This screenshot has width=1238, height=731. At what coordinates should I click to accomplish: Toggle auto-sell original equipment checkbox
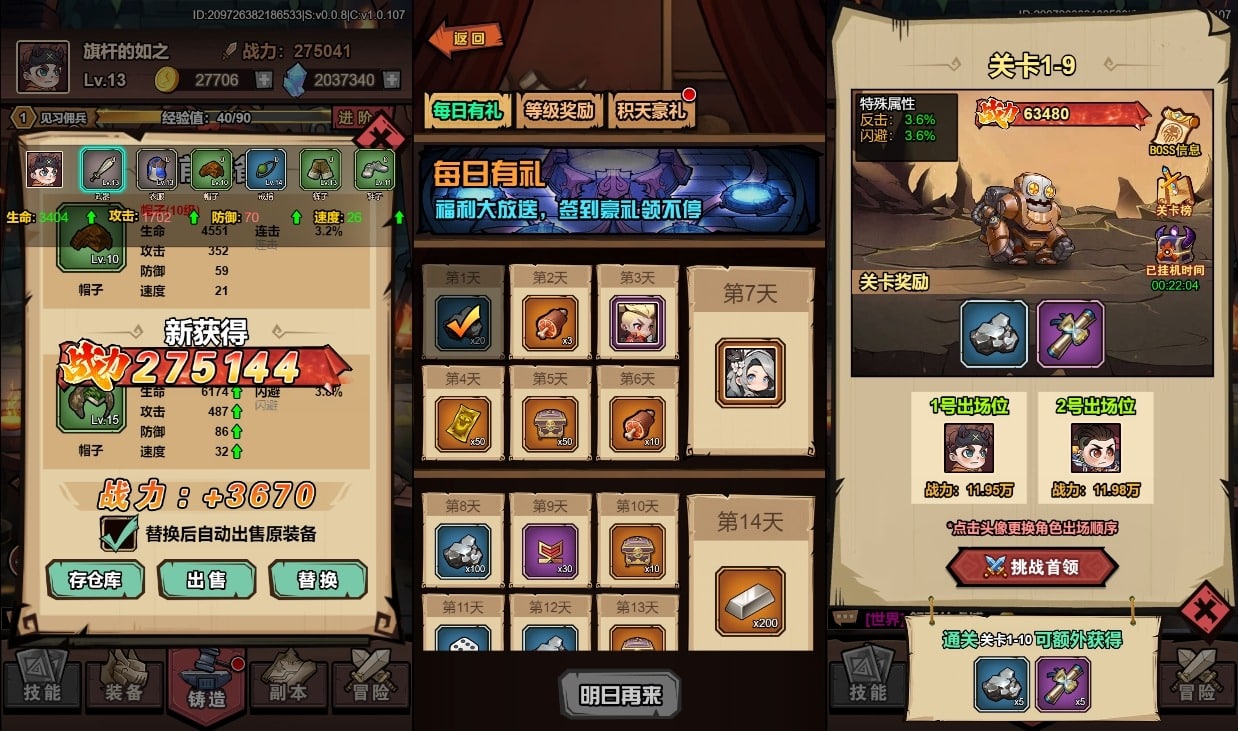point(119,533)
